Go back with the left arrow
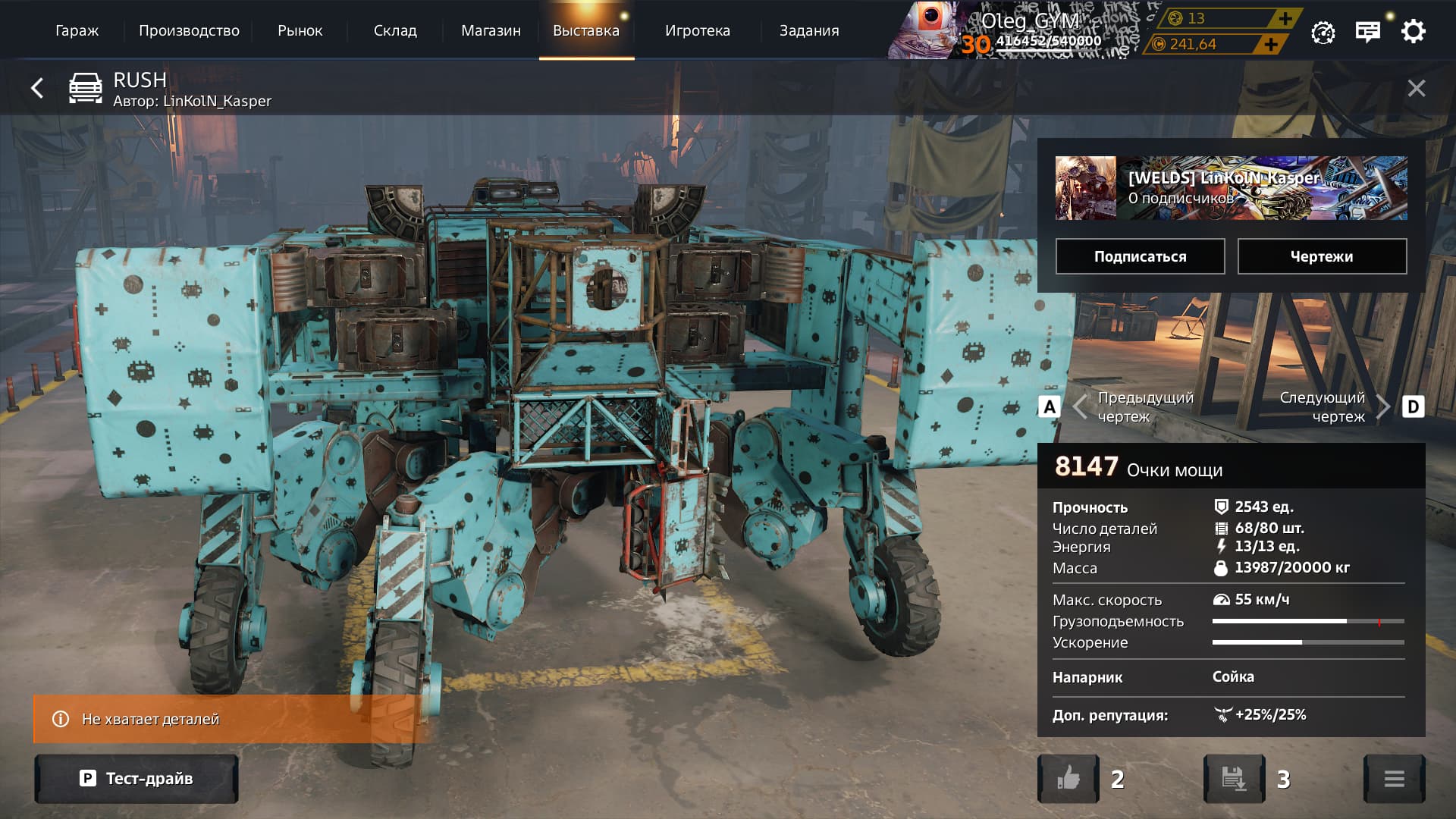Screen dimensions: 1456x819 pyautogui.click(x=37, y=88)
